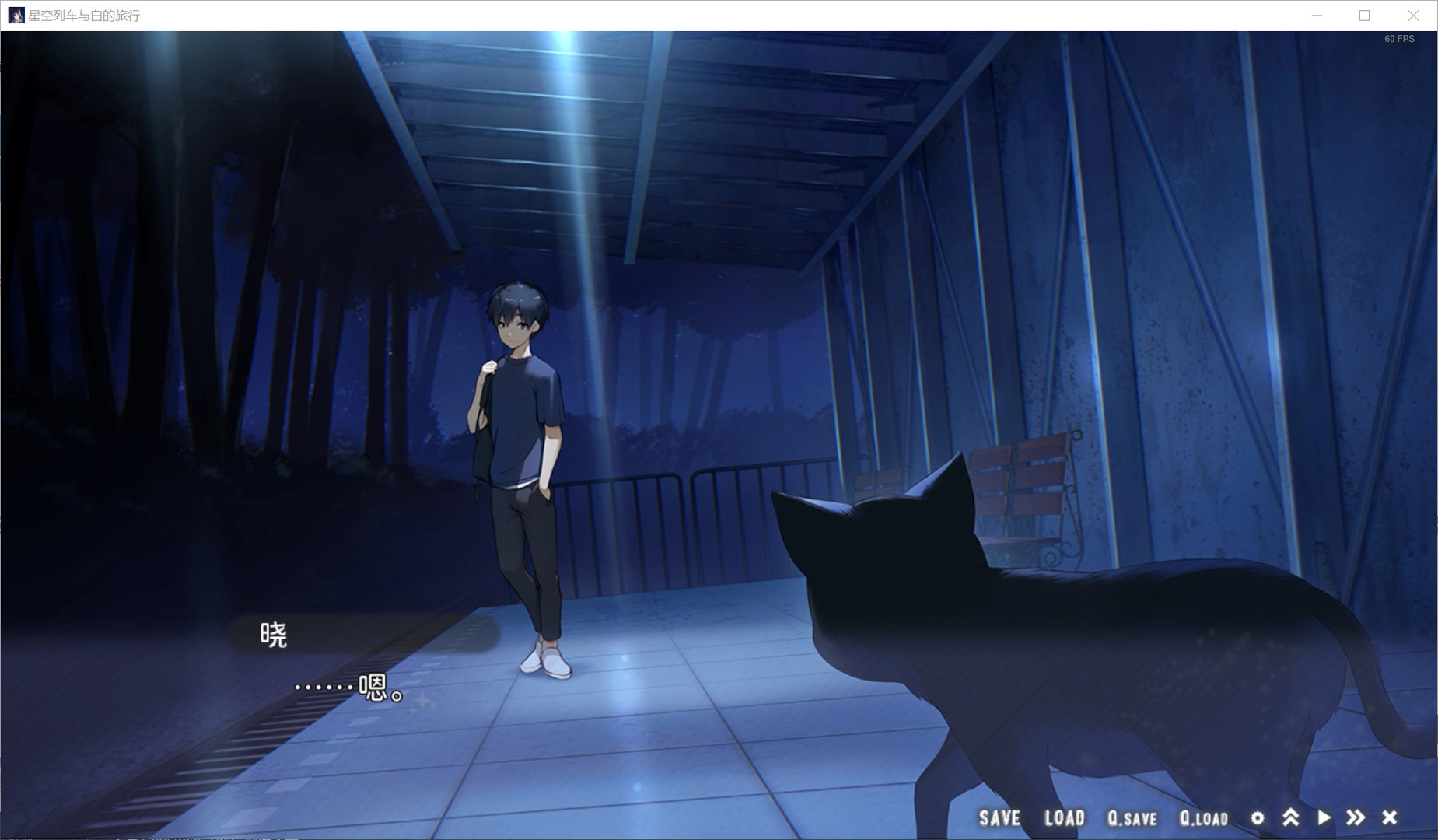
Task: Select the nameplate showing 晓
Action: coord(272,634)
